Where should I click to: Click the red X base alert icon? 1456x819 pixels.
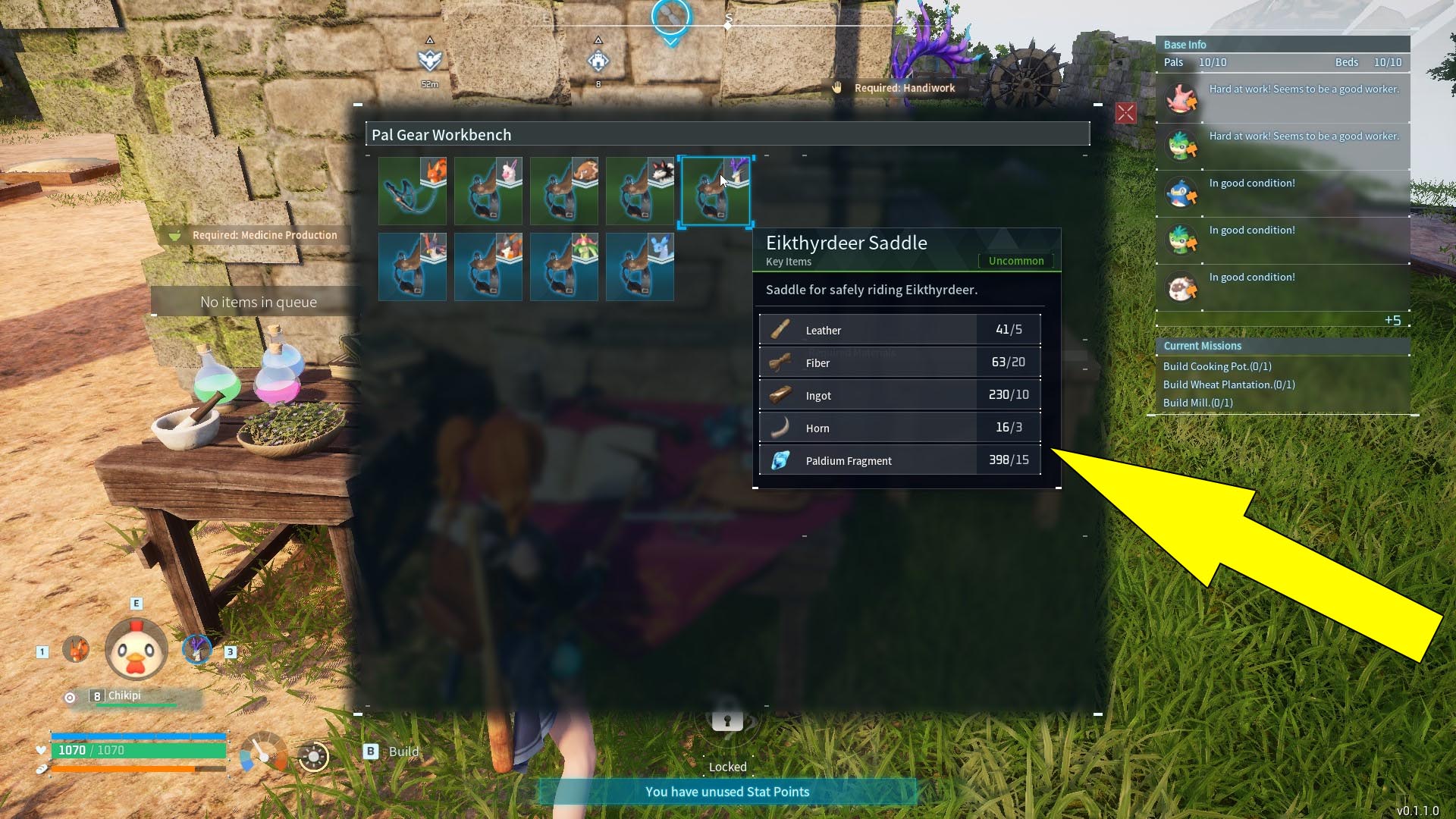tap(1125, 113)
